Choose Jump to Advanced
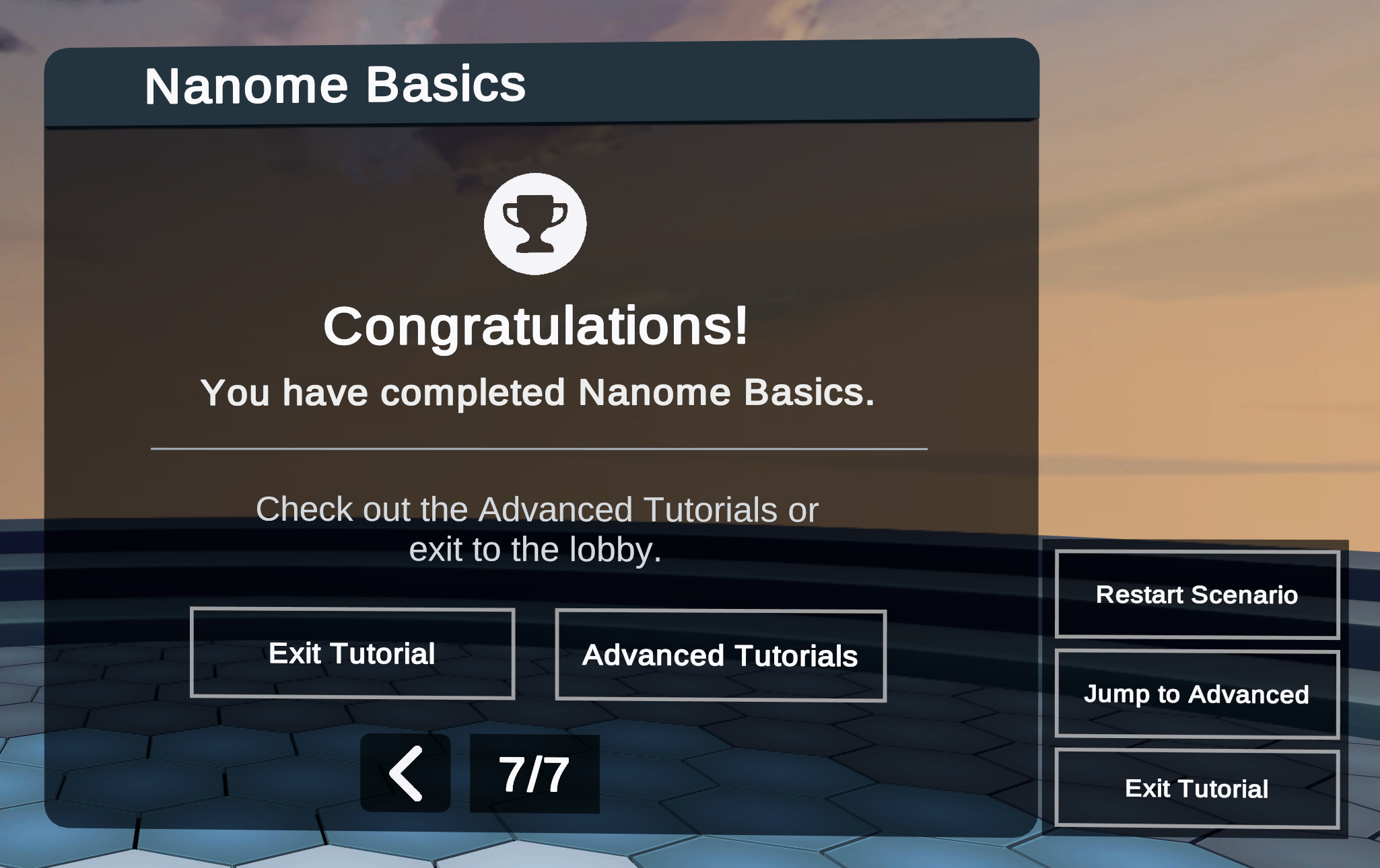This screenshot has width=1380, height=868. click(x=1196, y=694)
